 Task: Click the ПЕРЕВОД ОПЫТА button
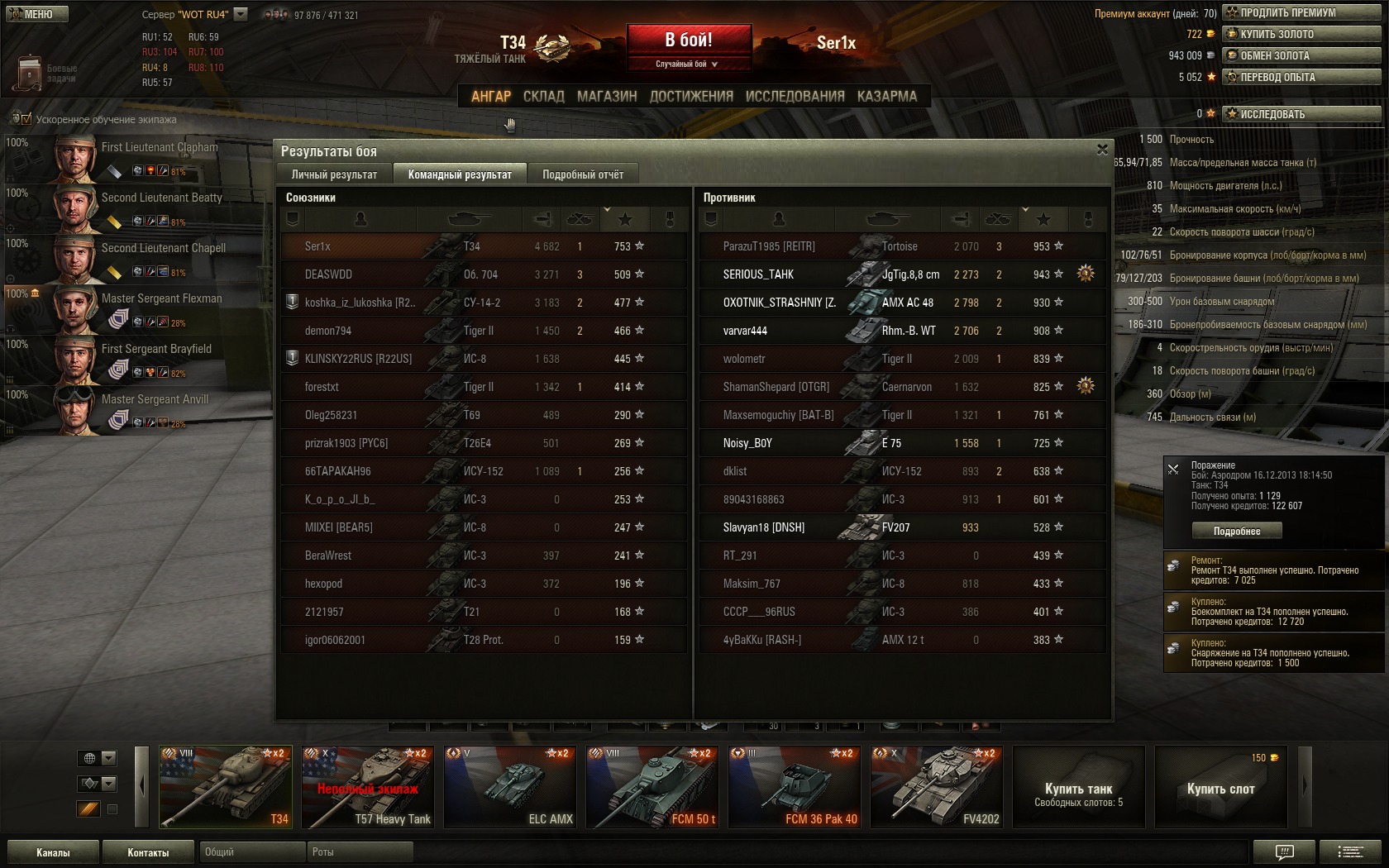pos(1301,77)
